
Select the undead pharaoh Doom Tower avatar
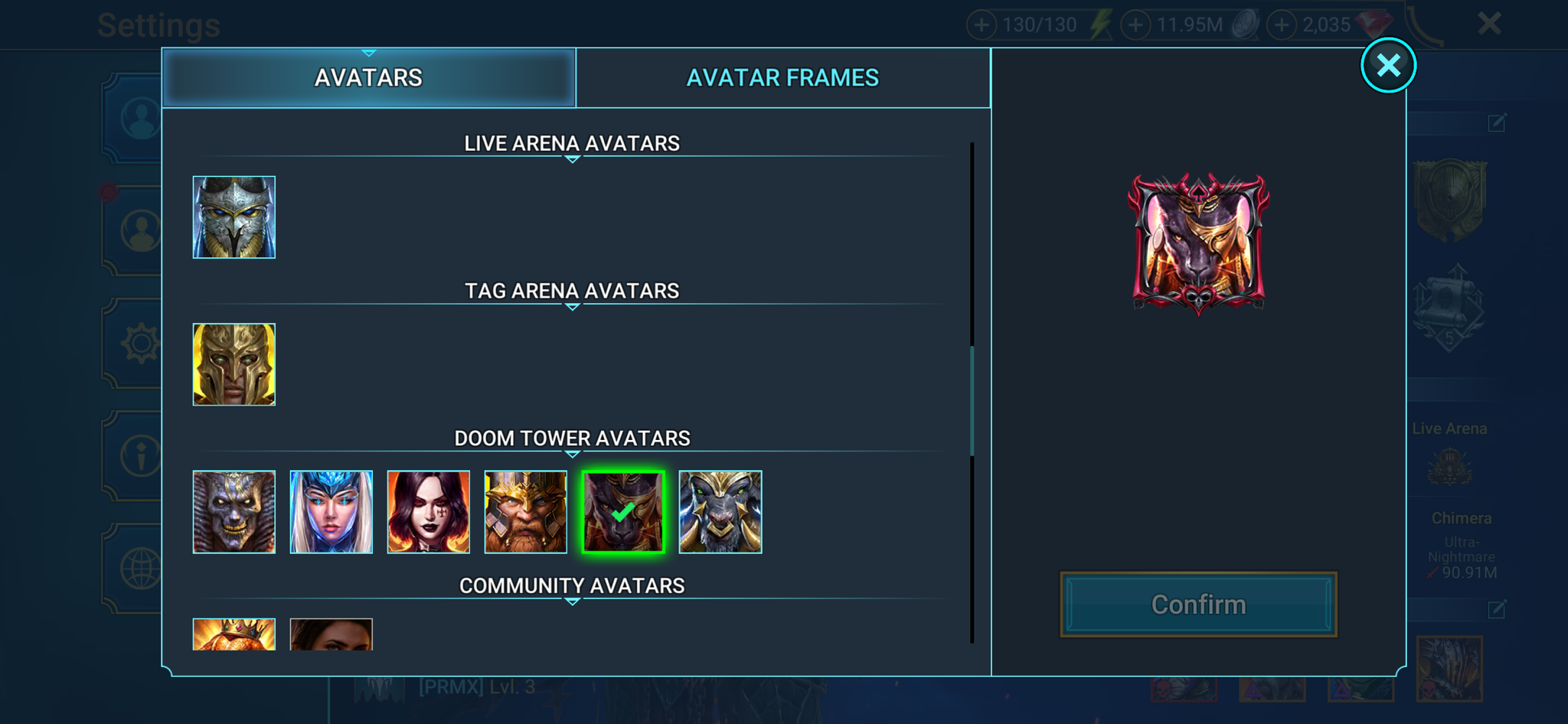(234, 512)
